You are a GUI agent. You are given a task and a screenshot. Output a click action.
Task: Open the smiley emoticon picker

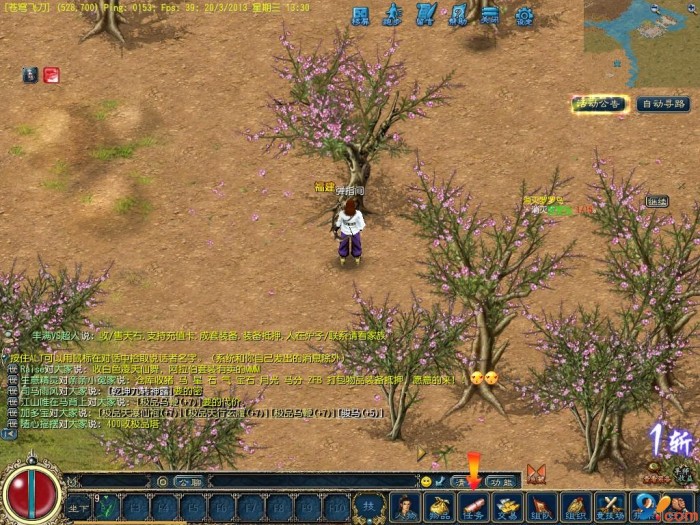[427, 481]
